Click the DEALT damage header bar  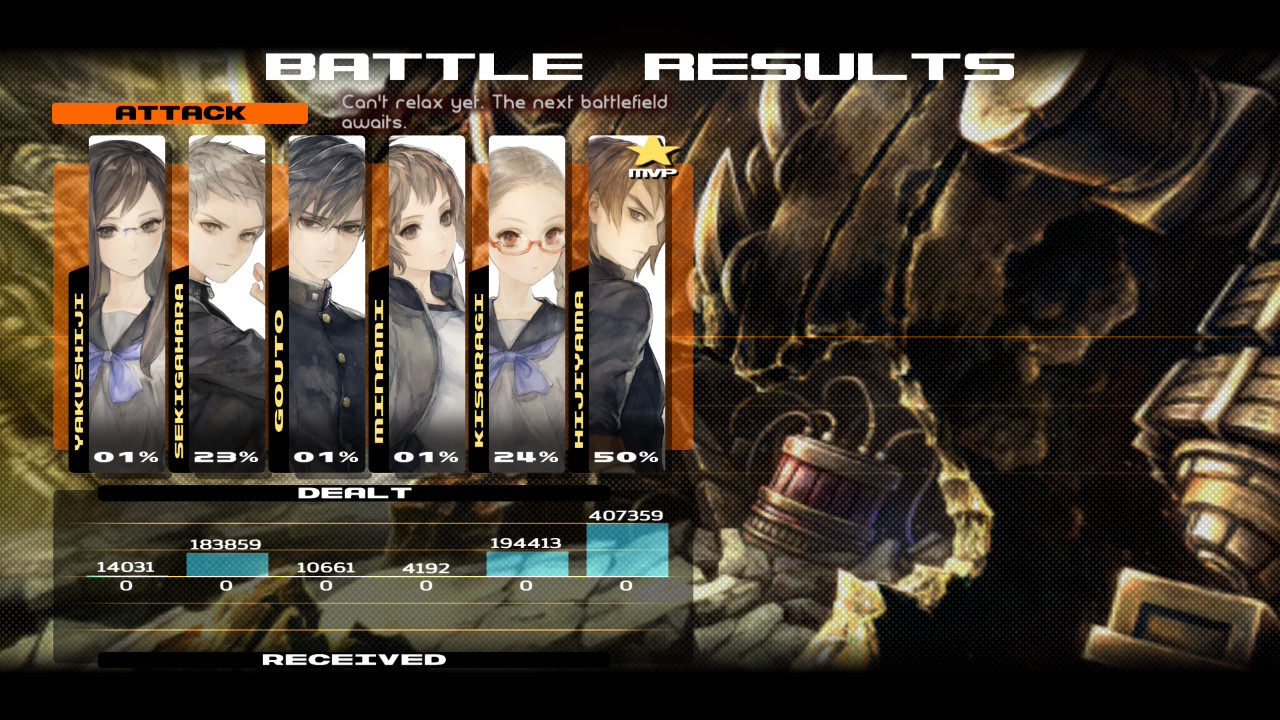click(x=354, y=493)
